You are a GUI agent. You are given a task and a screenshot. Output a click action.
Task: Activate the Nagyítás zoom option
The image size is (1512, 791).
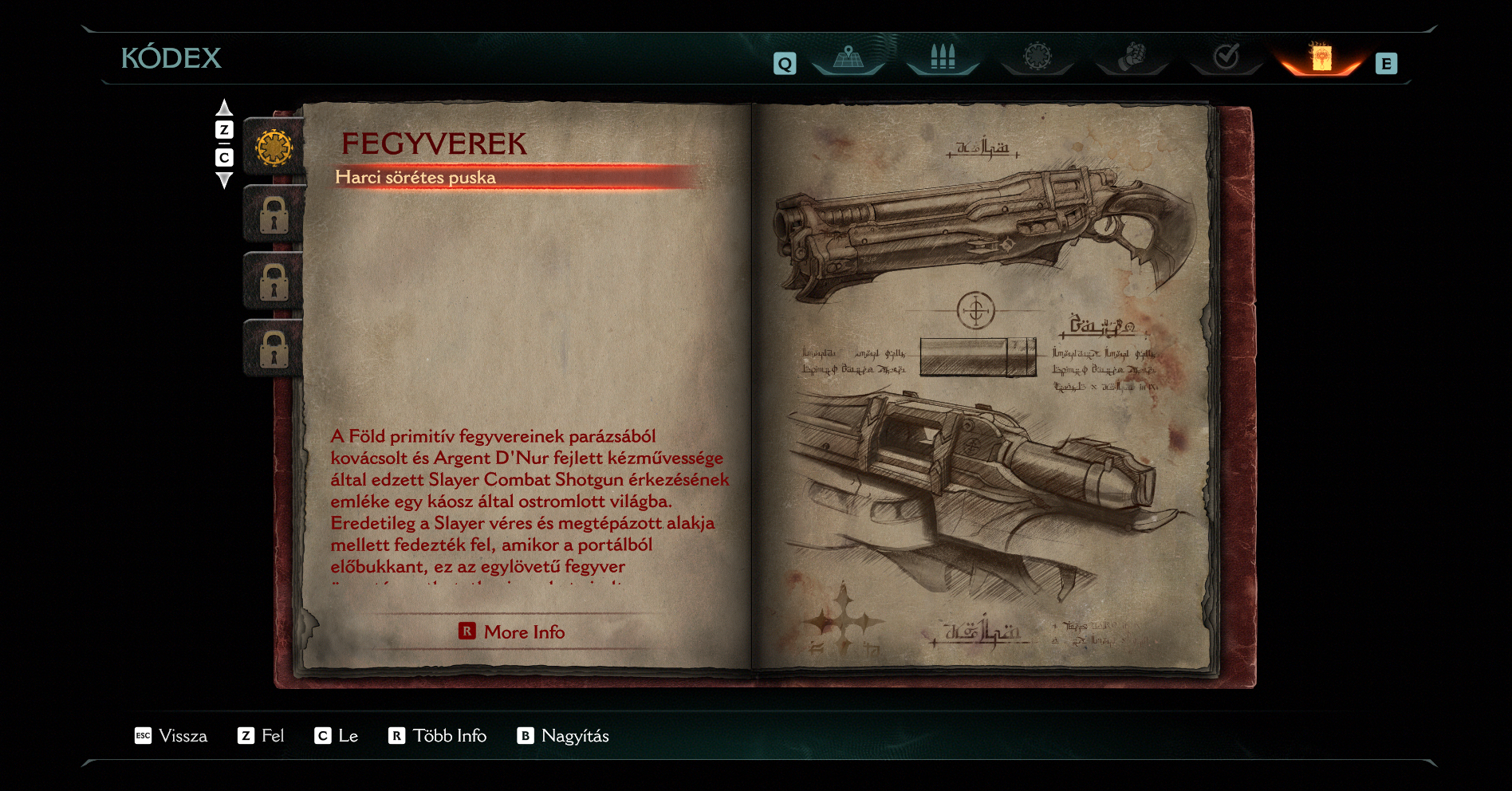[563, 736]
